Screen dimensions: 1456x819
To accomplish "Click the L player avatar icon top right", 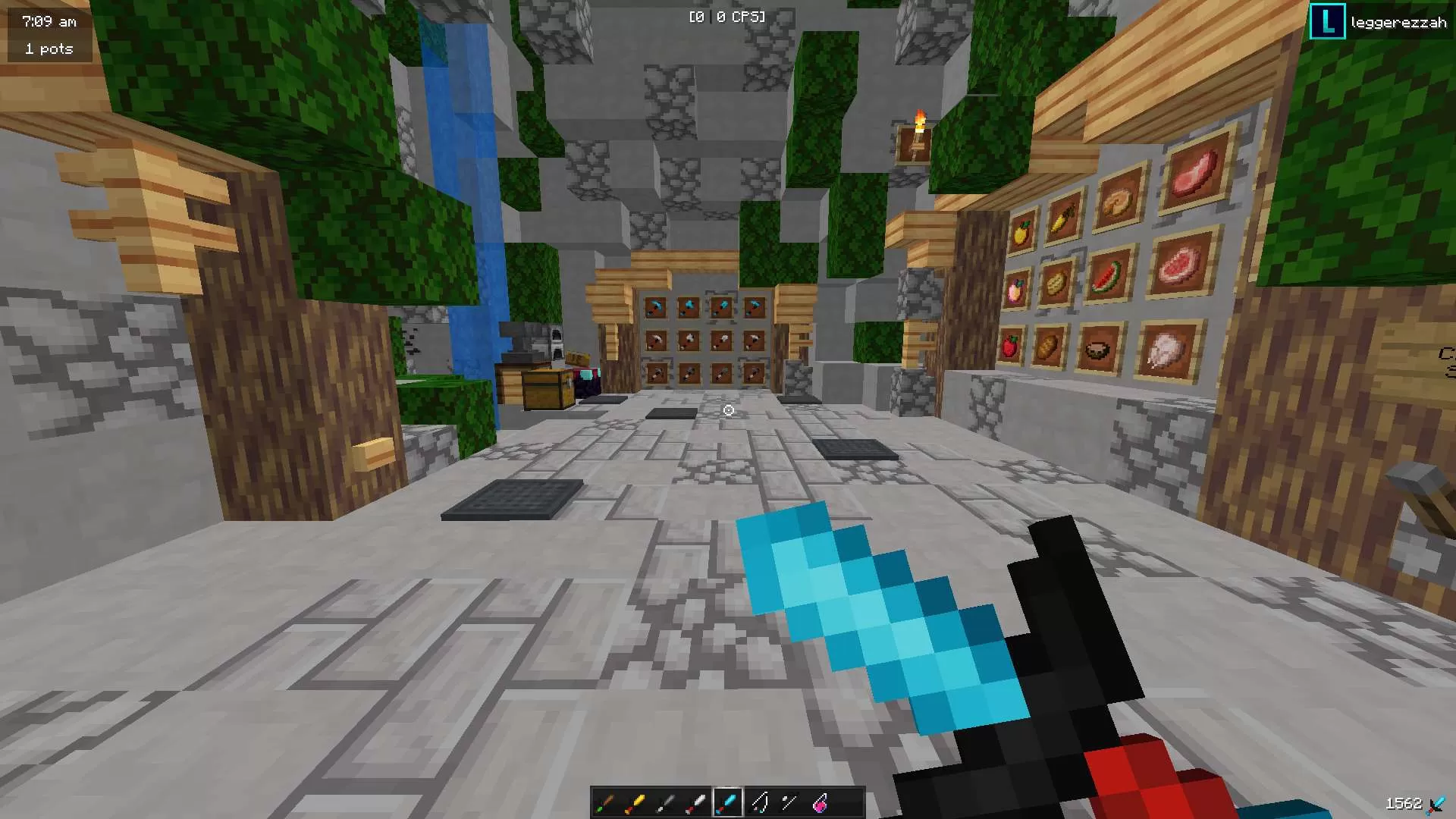I will click(x=1326, y=22).
